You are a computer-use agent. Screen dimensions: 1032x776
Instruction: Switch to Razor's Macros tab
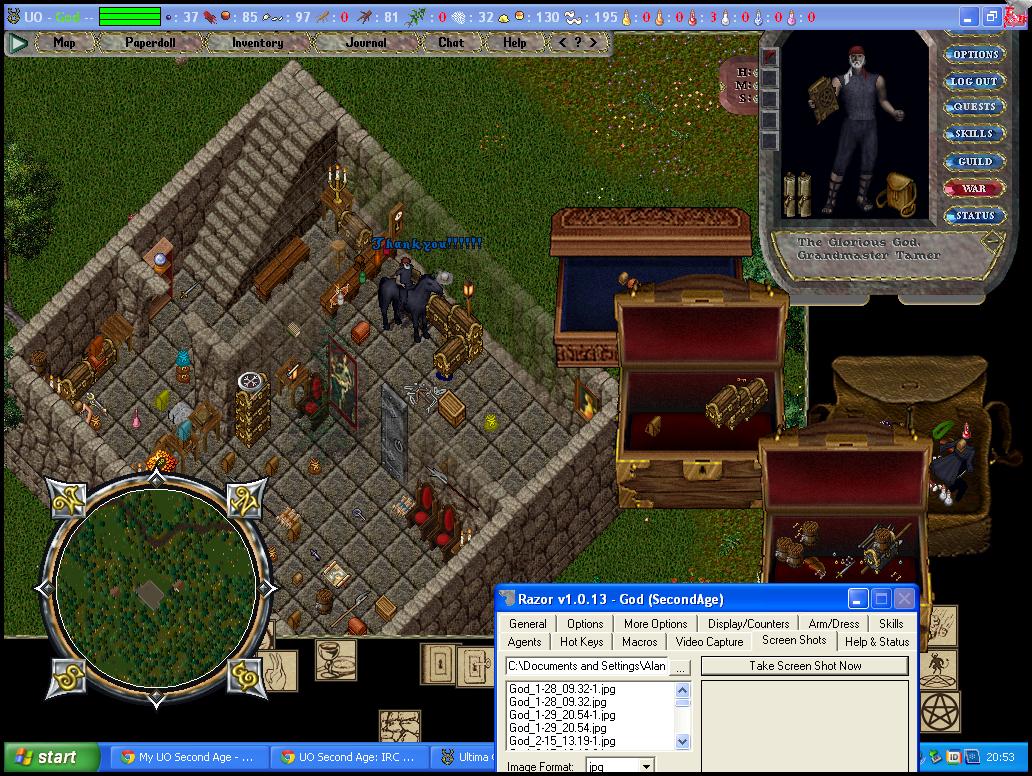[640, 642]
